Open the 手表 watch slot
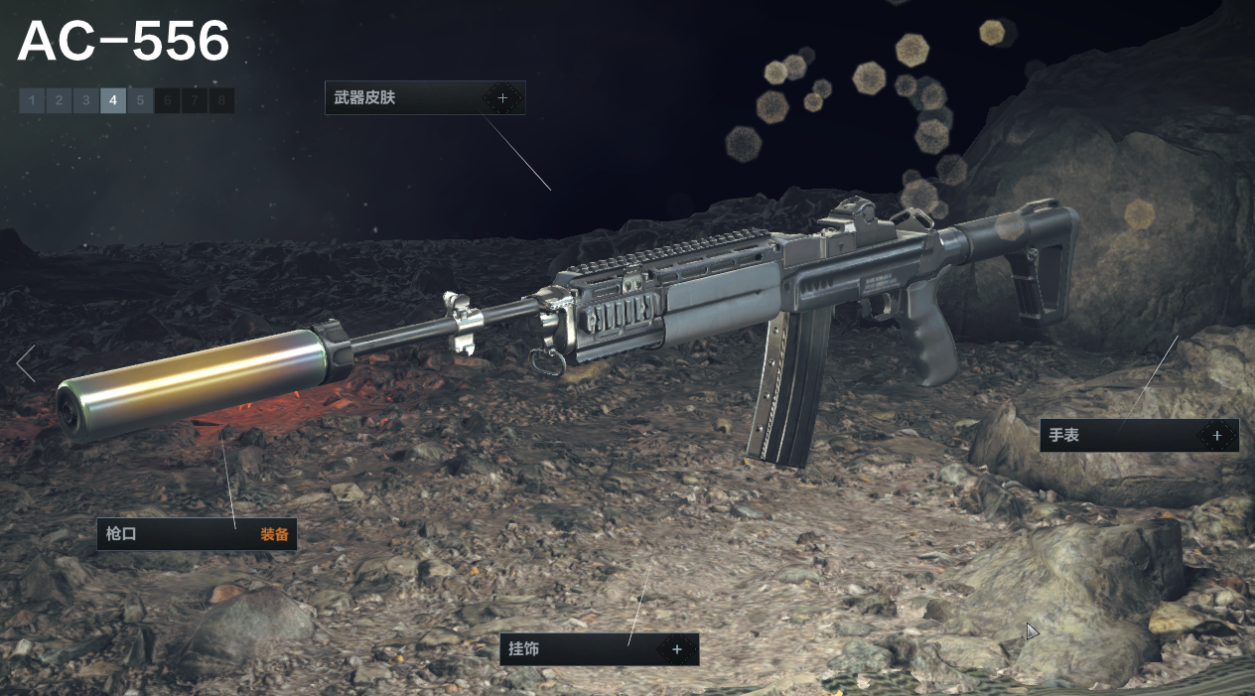This screenshot has height=696, width=1255. [1139, 435]
